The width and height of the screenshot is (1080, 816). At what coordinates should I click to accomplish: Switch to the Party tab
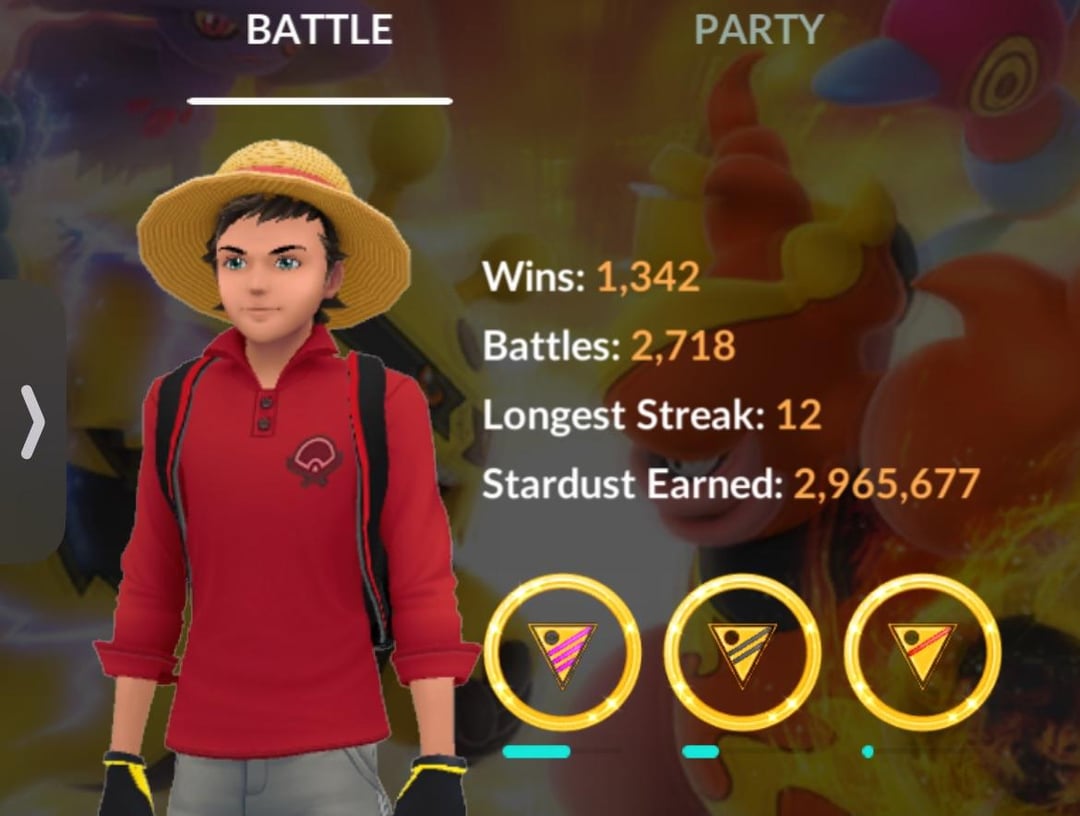pos(758,31)
